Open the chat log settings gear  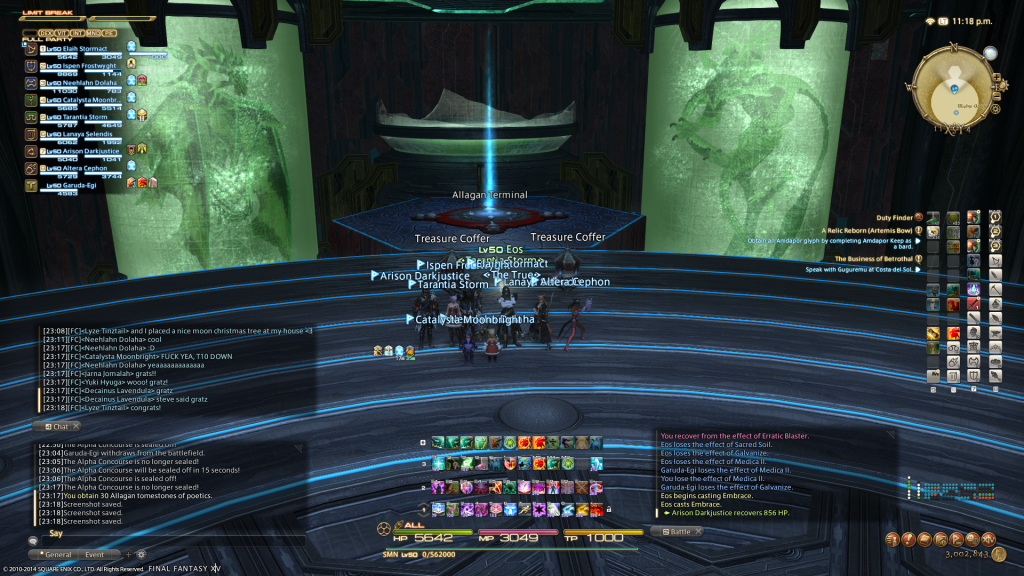pos(141,554)
